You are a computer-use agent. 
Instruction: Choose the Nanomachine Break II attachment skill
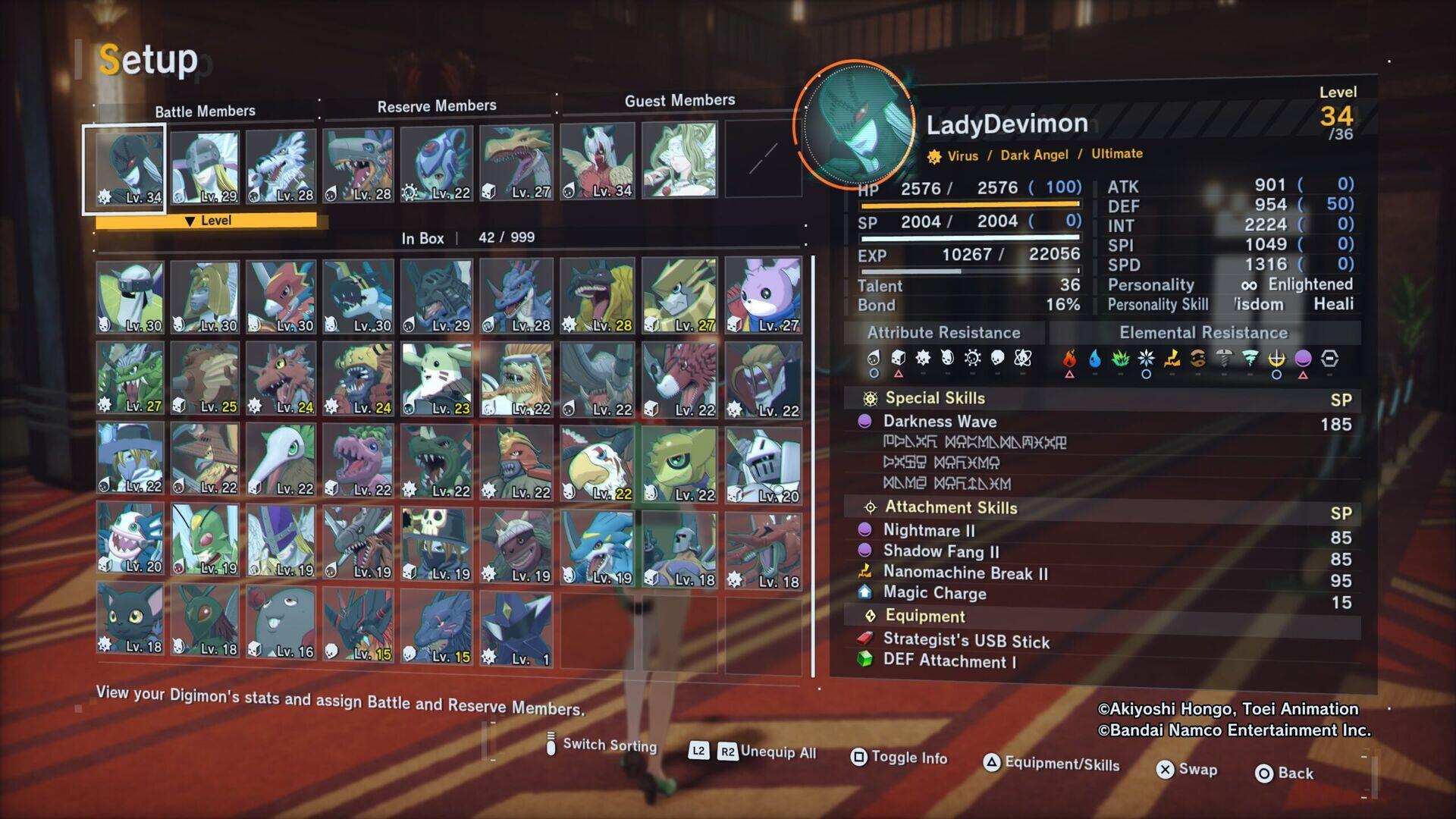pos(965,573)
